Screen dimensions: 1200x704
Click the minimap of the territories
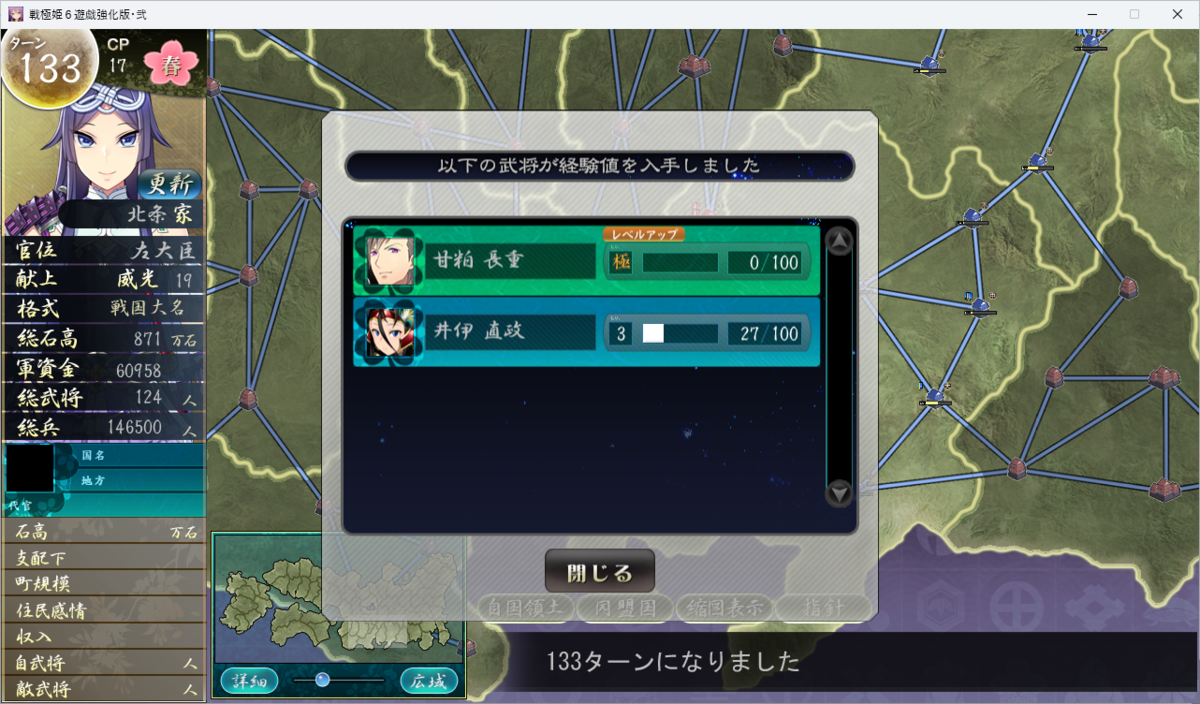(340, 598)
